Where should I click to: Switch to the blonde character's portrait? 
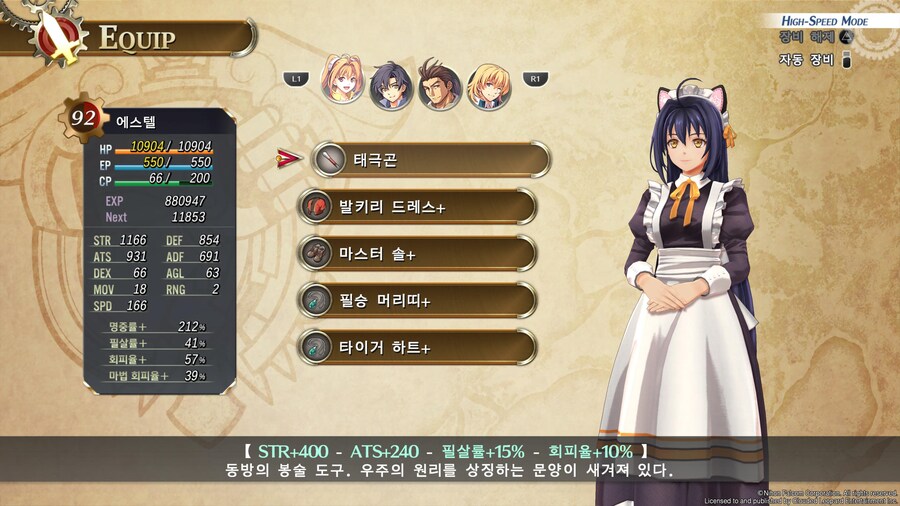pyautogui.click(x=489, y=84)
